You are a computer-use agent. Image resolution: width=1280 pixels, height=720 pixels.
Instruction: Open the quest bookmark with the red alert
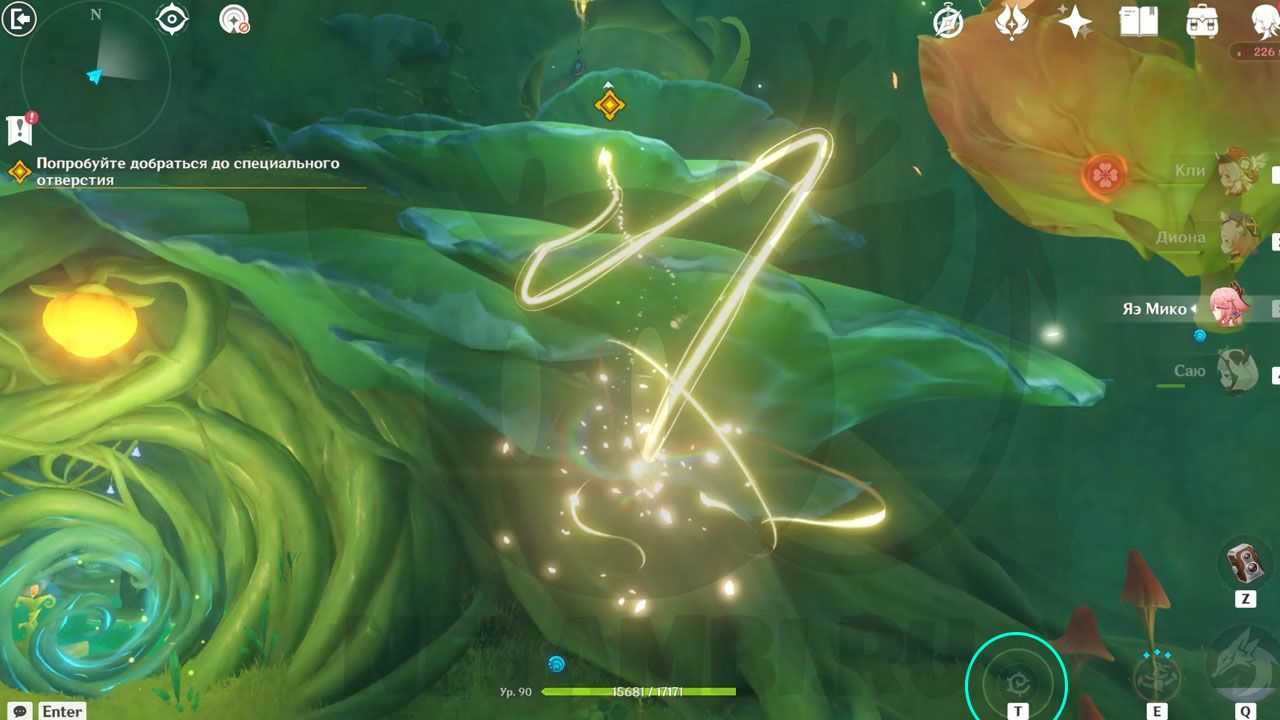(x=20, y=128)
